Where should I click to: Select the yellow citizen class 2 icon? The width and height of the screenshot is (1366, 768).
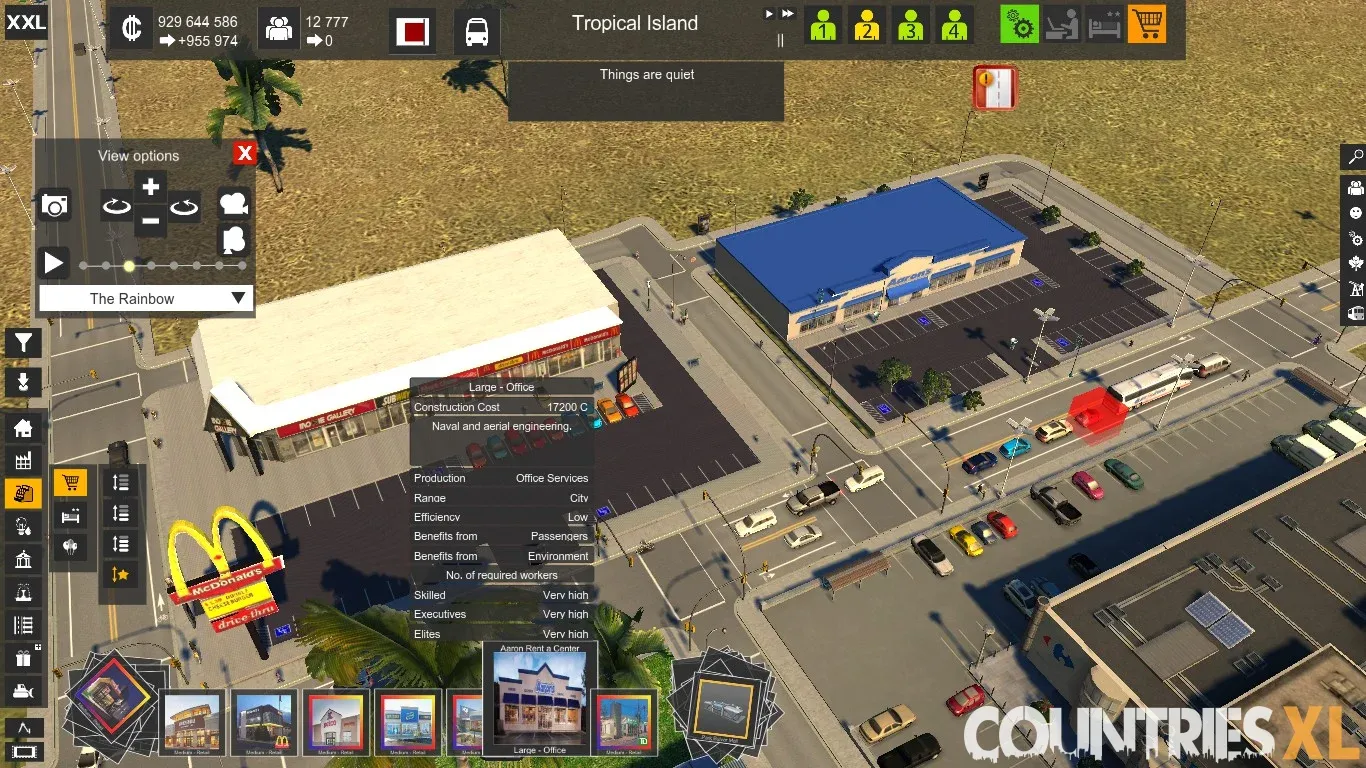point(867,26)
